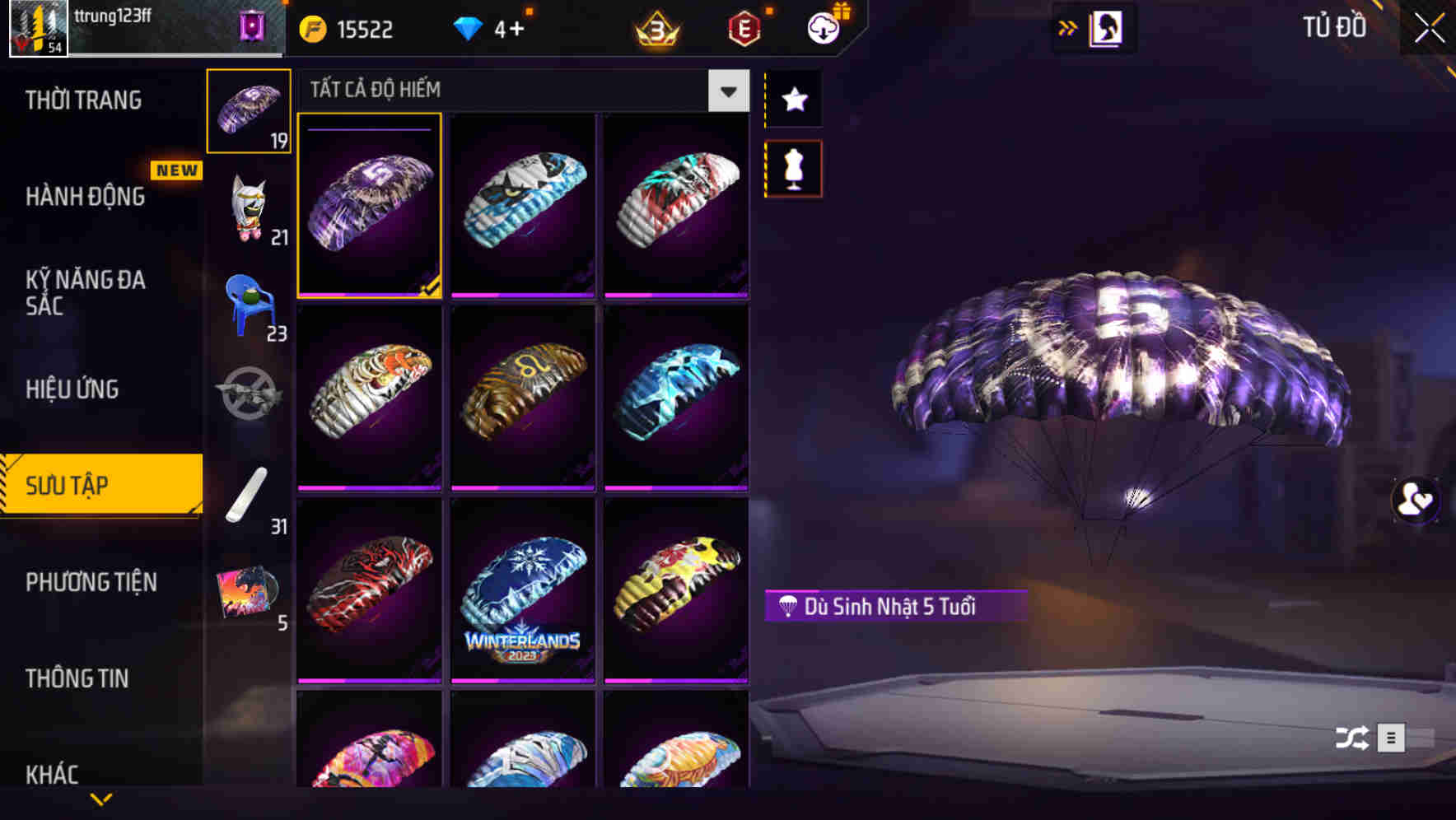
Task: Collapse the panel using the double-arrow chevron
Action: point(1068,27)
